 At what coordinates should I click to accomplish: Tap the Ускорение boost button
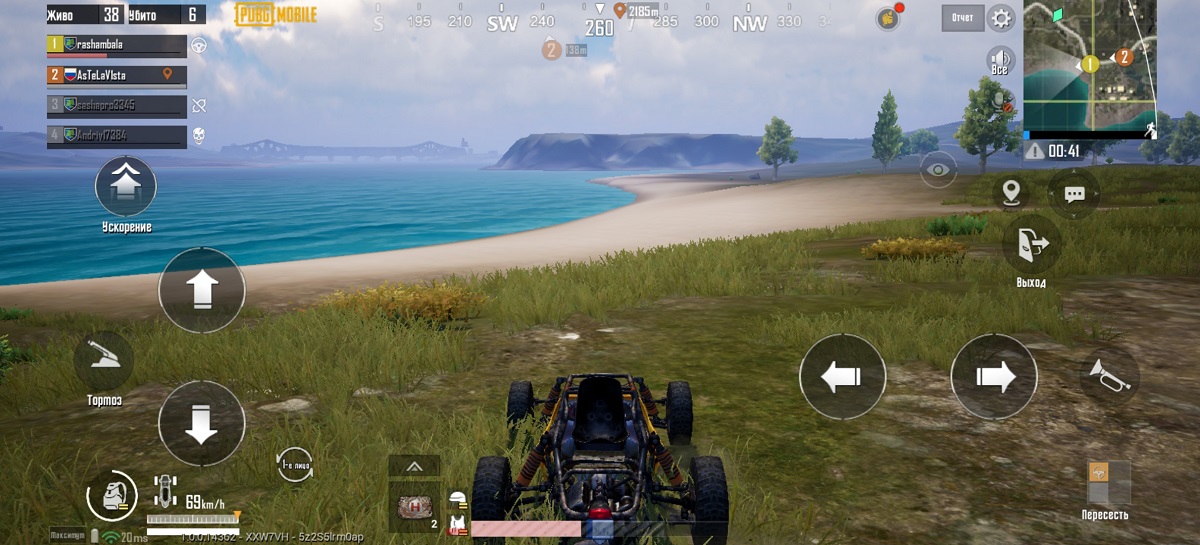(125, 187)
